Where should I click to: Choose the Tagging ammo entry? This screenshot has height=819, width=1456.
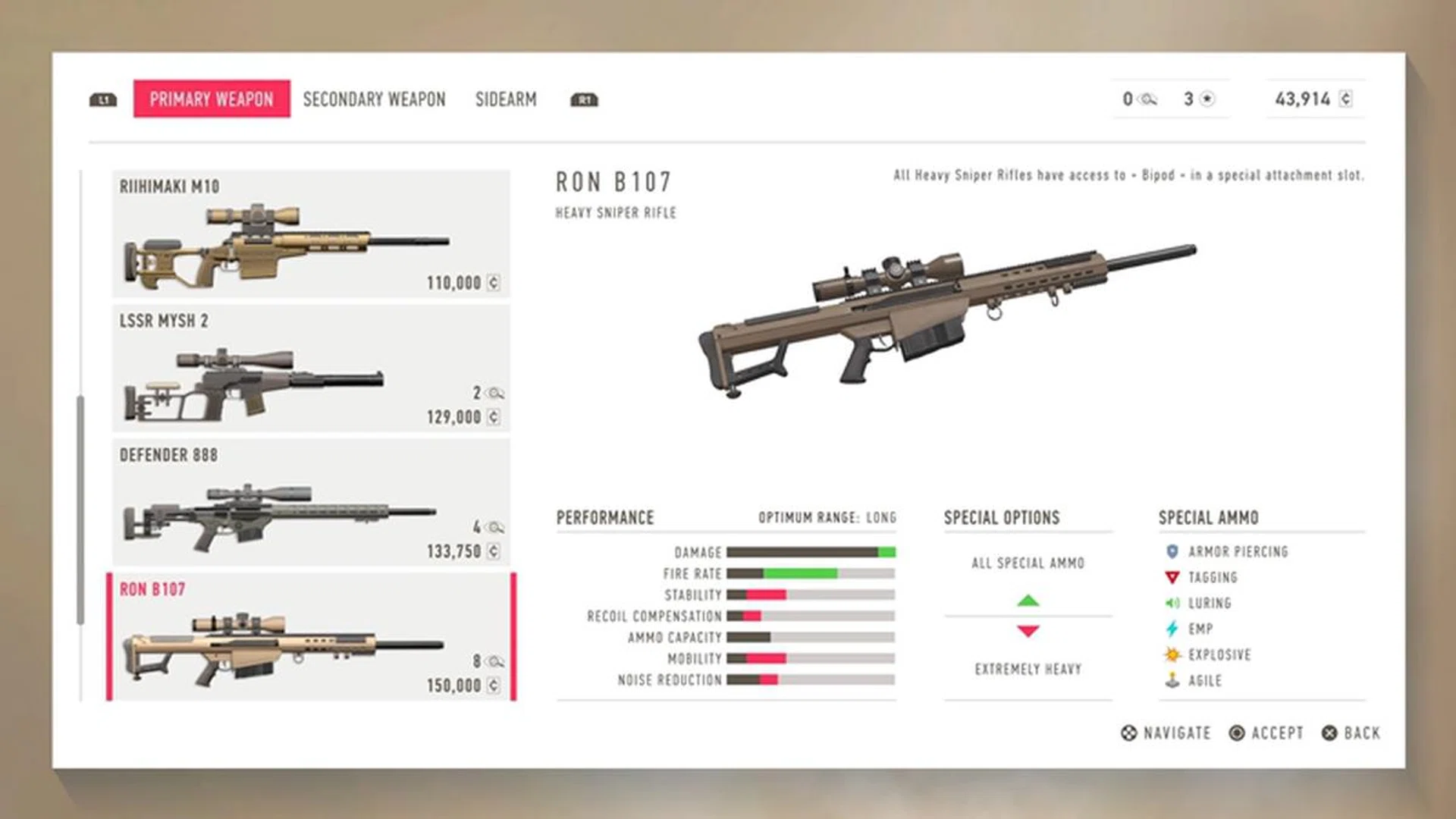1212,578
